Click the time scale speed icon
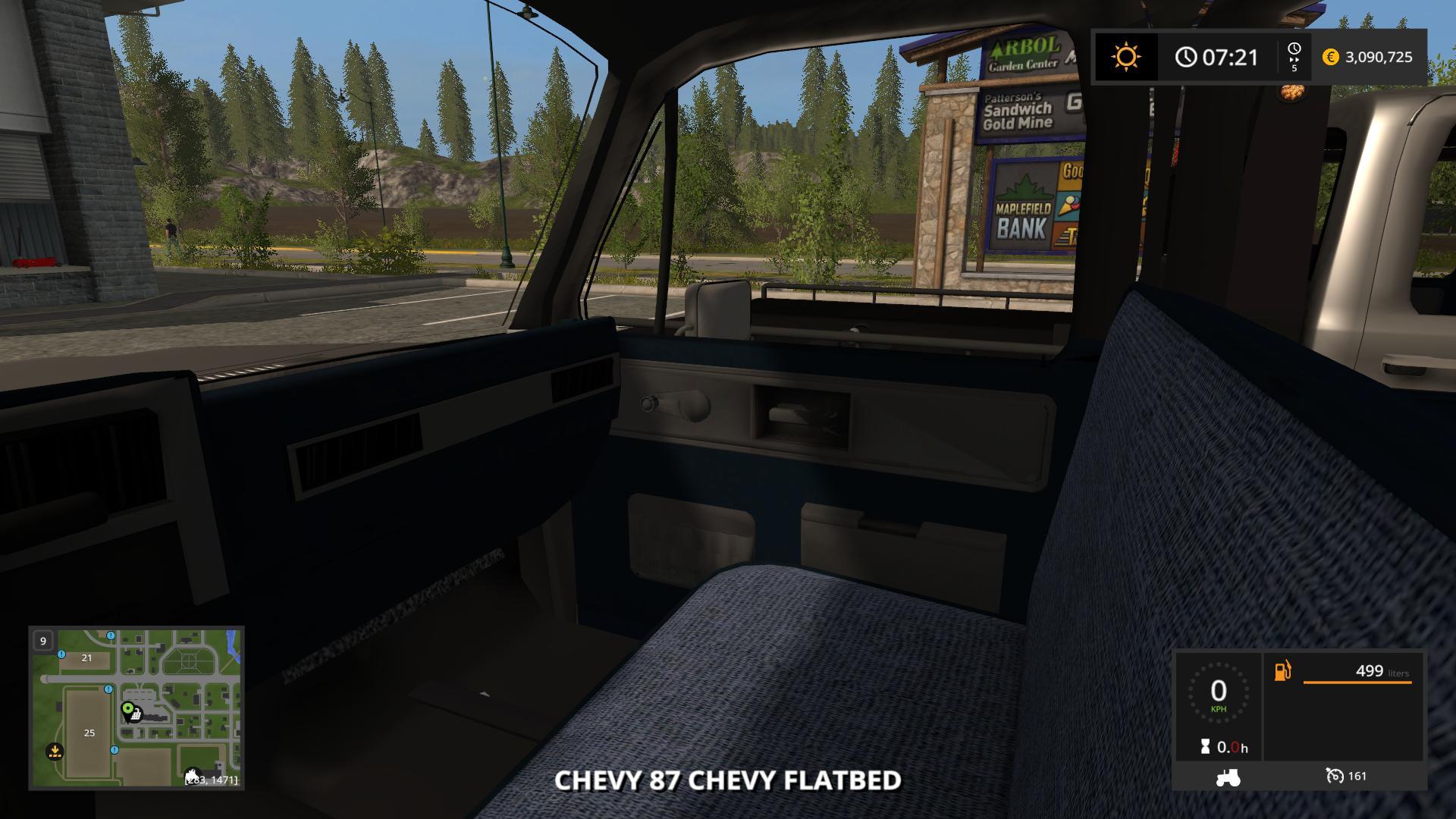This screenshot has height=819, width=1456. [x=1294, y=57]
